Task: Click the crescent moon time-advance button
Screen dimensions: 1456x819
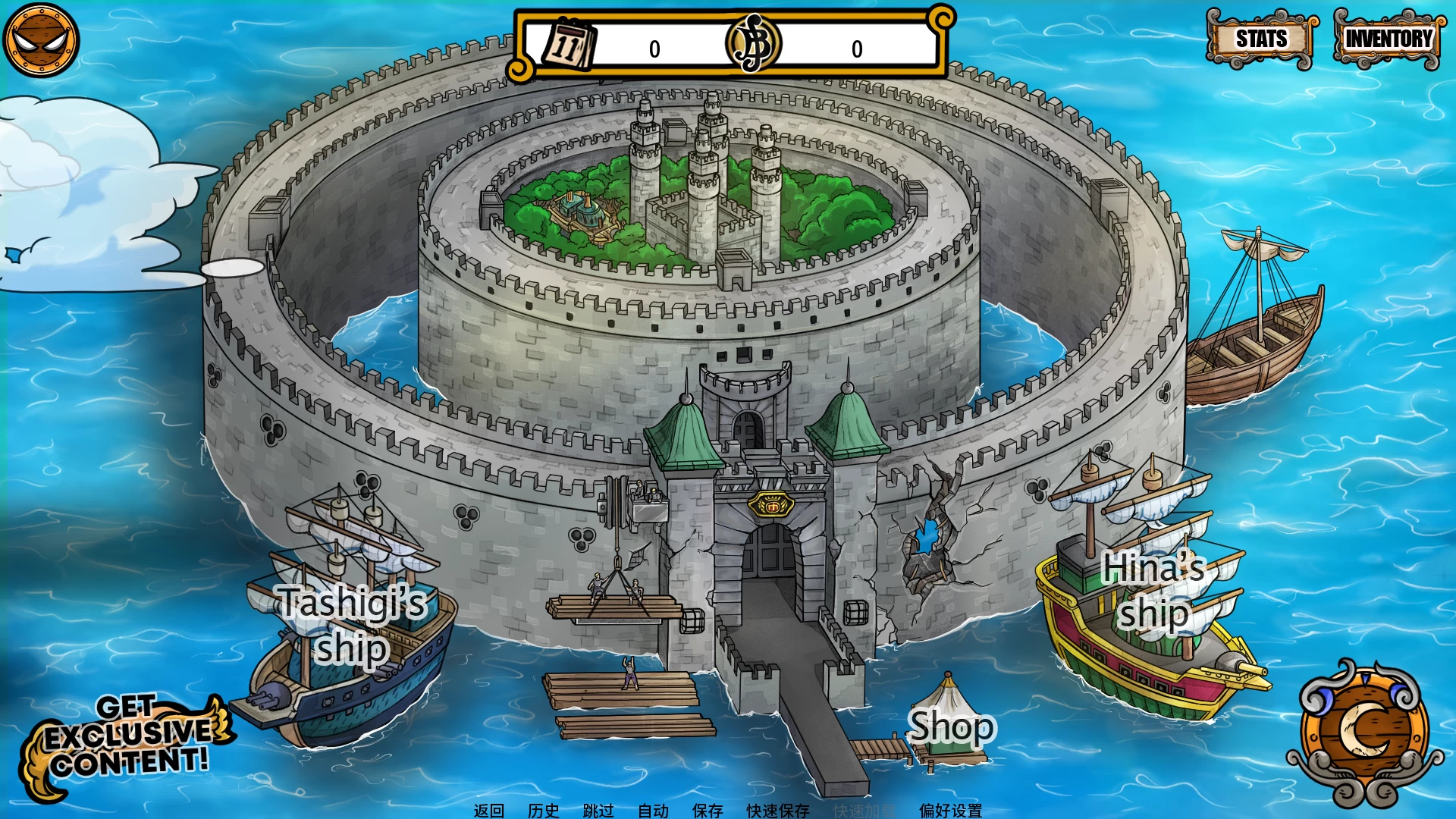Action: pyautogui.click(x=1364, y=731)
